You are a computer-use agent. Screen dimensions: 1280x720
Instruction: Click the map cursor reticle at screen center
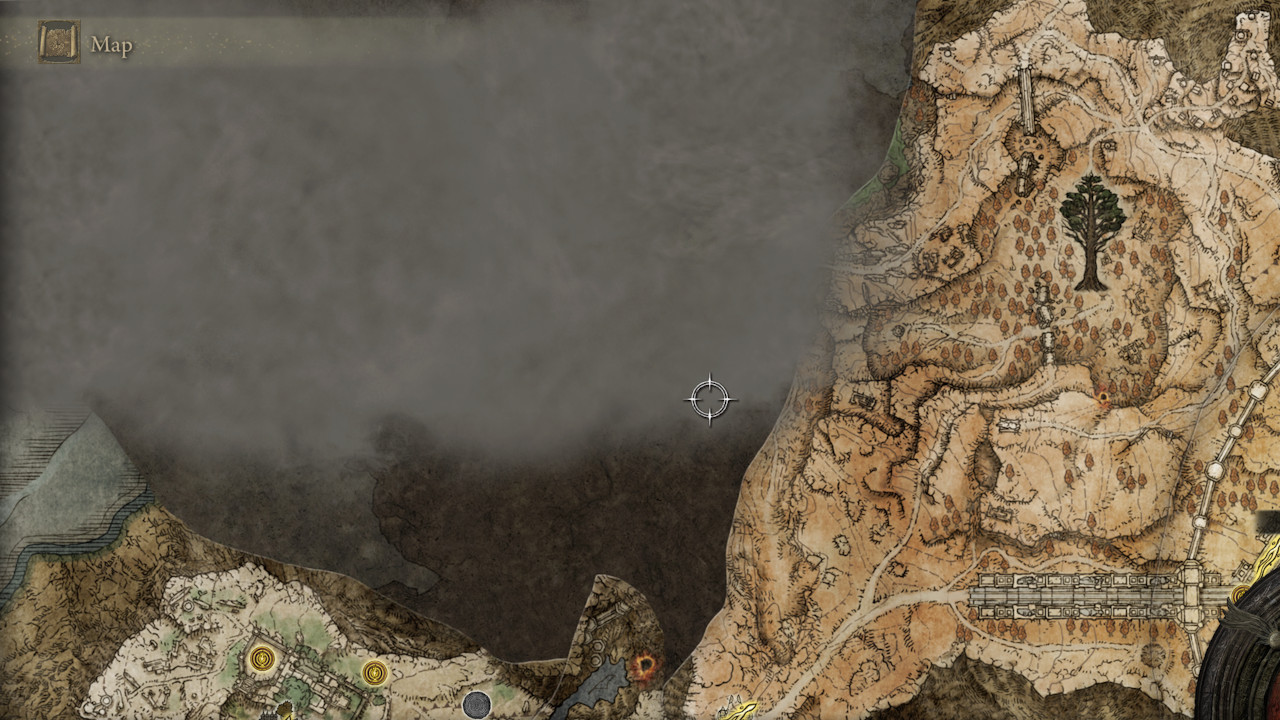[x=711, y=397]
